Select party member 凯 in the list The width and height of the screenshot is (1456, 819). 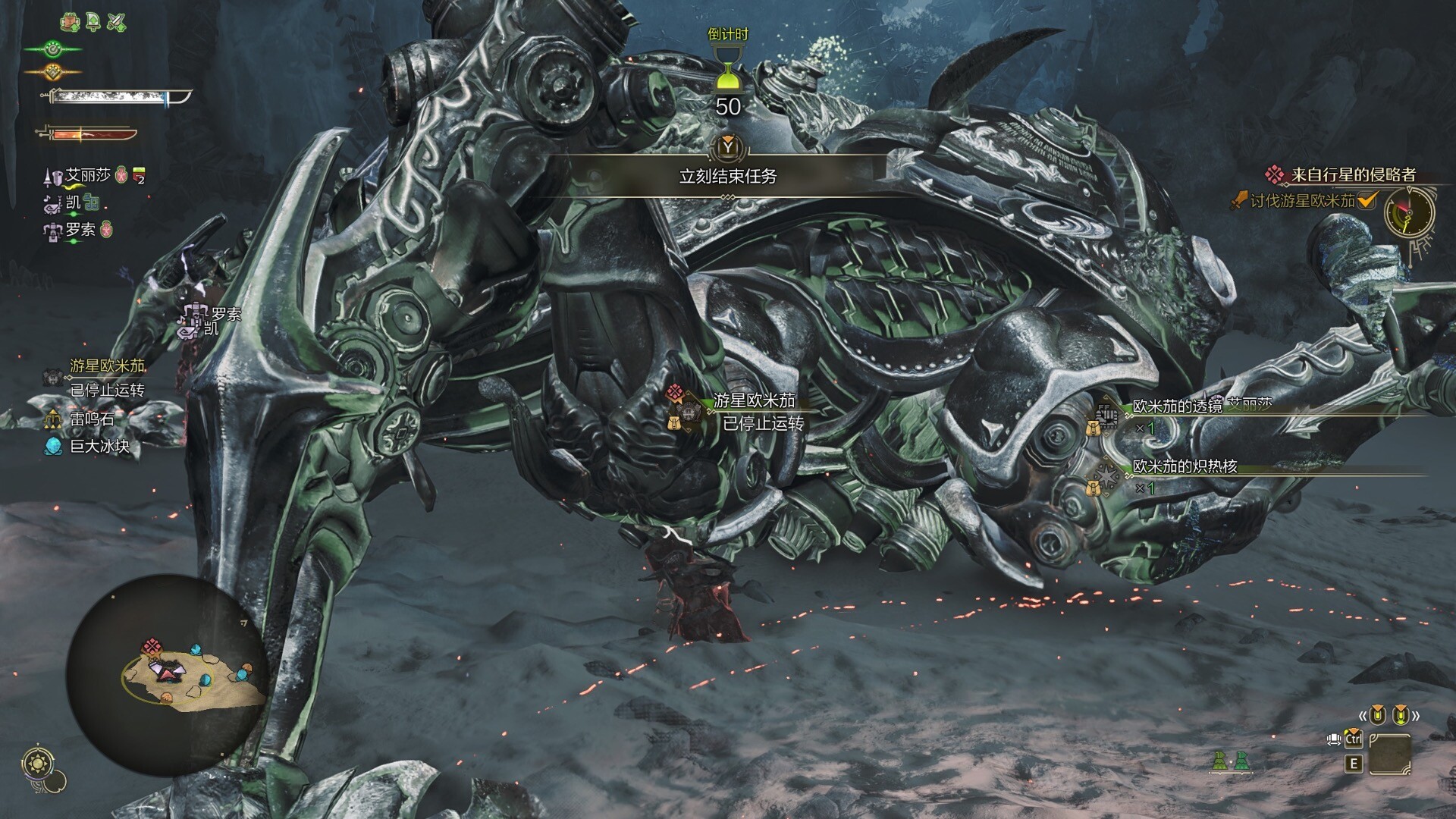pyautogui.click(x=74, y=202)
